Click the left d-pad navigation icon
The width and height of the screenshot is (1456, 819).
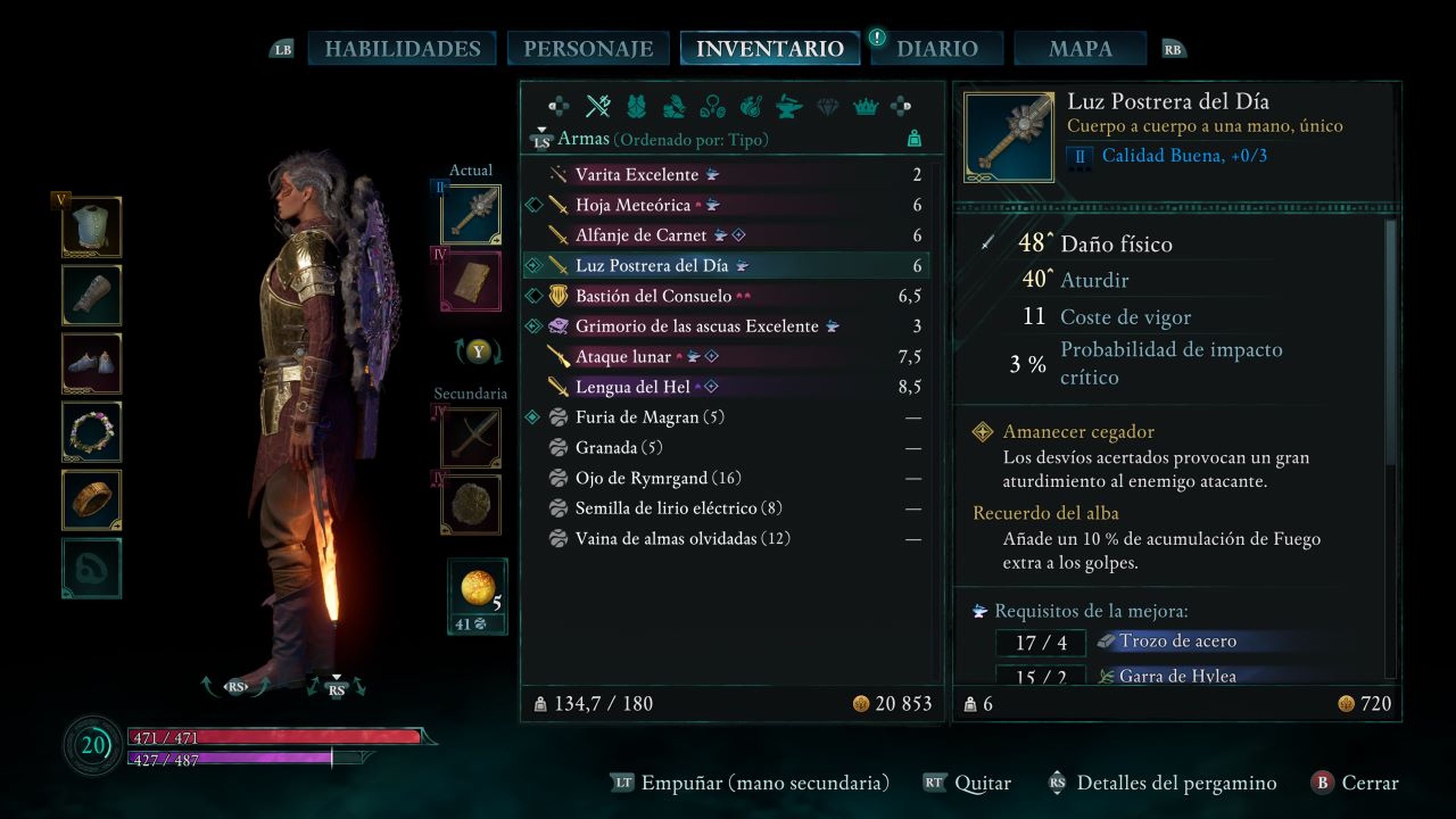pos(560,106)
